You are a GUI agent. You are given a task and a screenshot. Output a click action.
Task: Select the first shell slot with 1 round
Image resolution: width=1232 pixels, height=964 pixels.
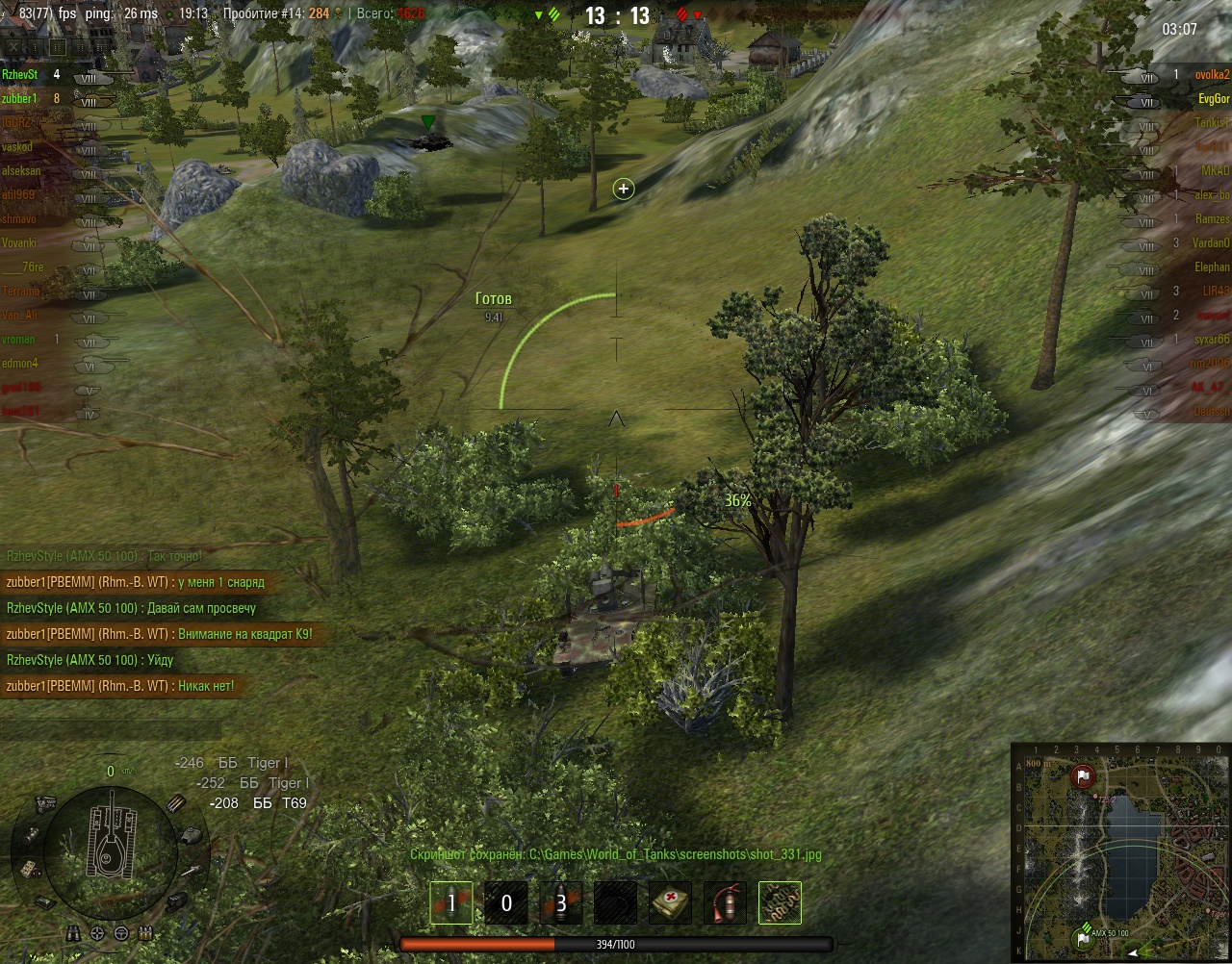[x=450, y=903]
